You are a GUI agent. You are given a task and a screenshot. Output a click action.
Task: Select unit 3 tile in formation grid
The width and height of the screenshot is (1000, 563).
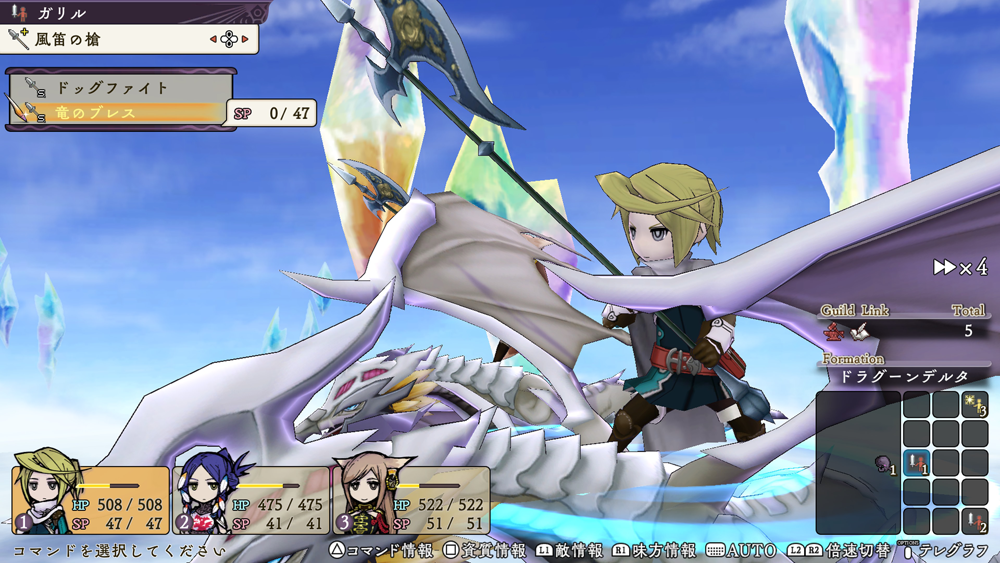tap(975, 405)
